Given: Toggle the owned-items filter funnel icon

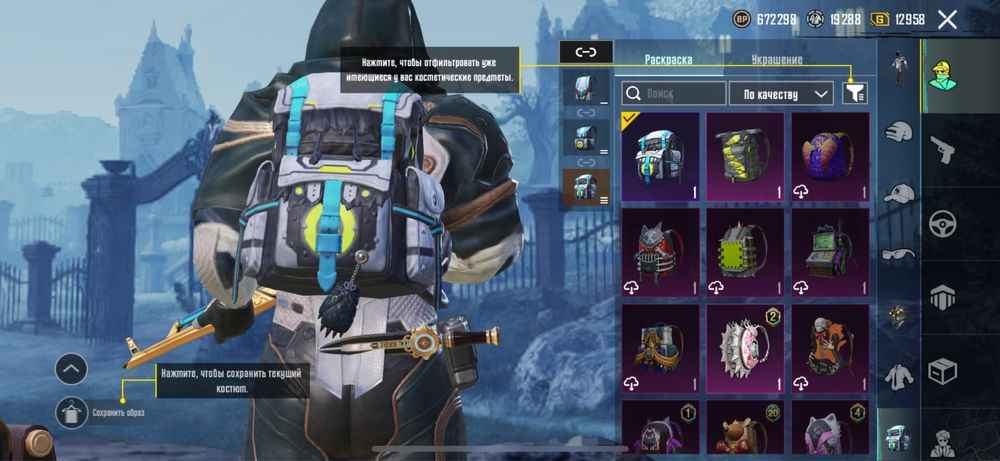Looking at the screenshot, I should pos(855,93).
